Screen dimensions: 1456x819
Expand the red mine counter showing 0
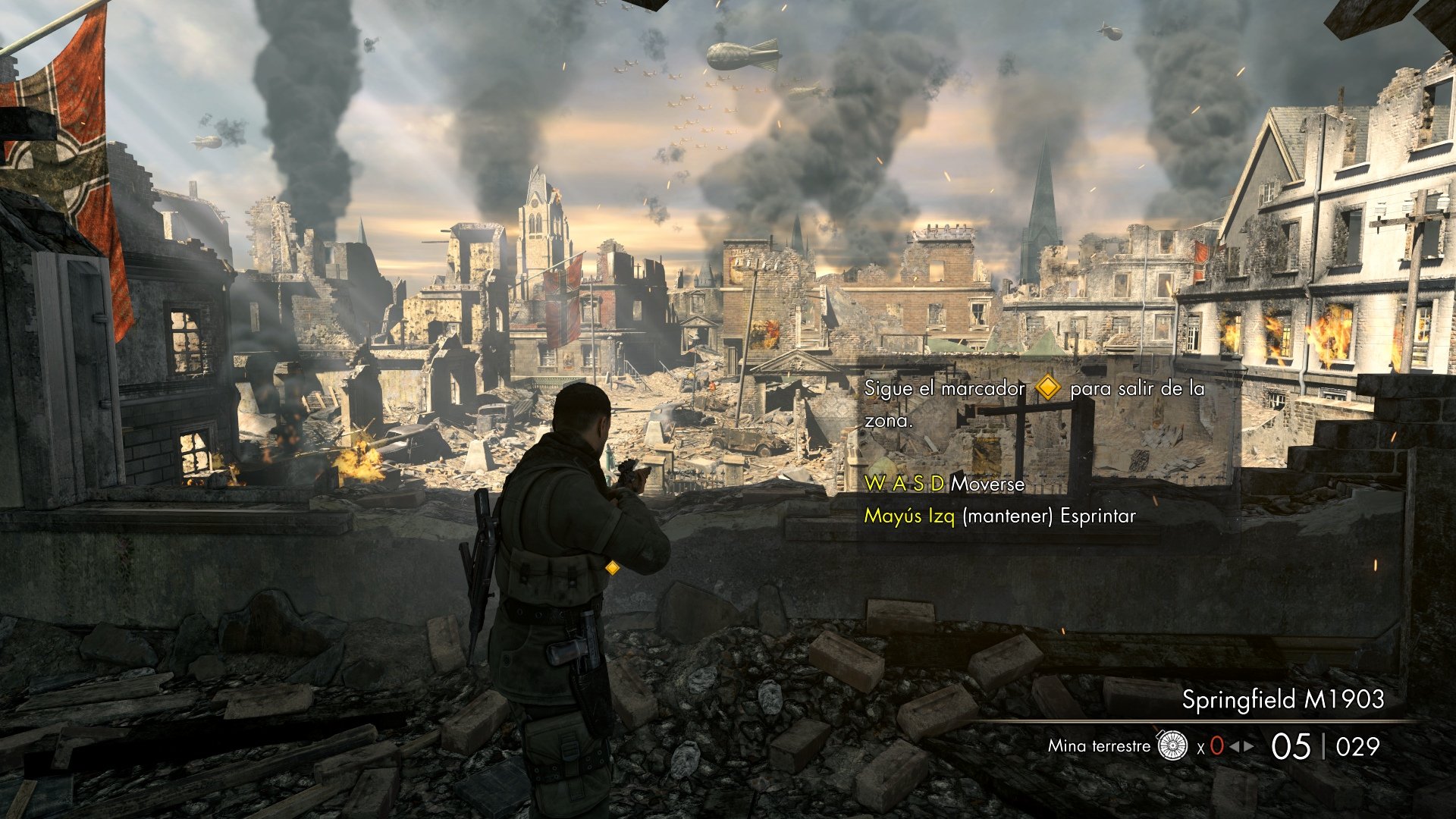pos(1216,746)
